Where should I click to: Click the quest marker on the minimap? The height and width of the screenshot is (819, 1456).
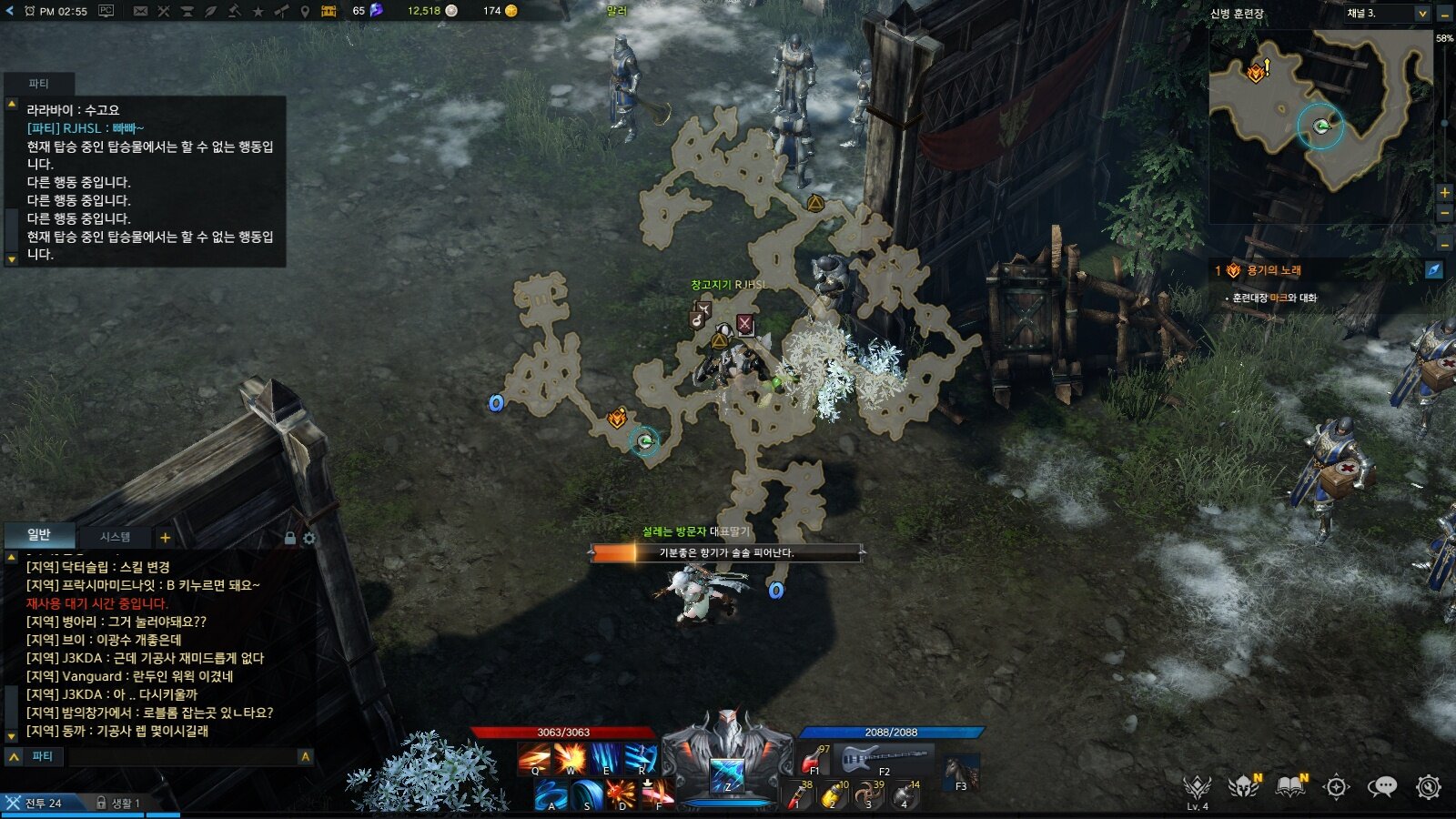click(x=1258, y=71)
